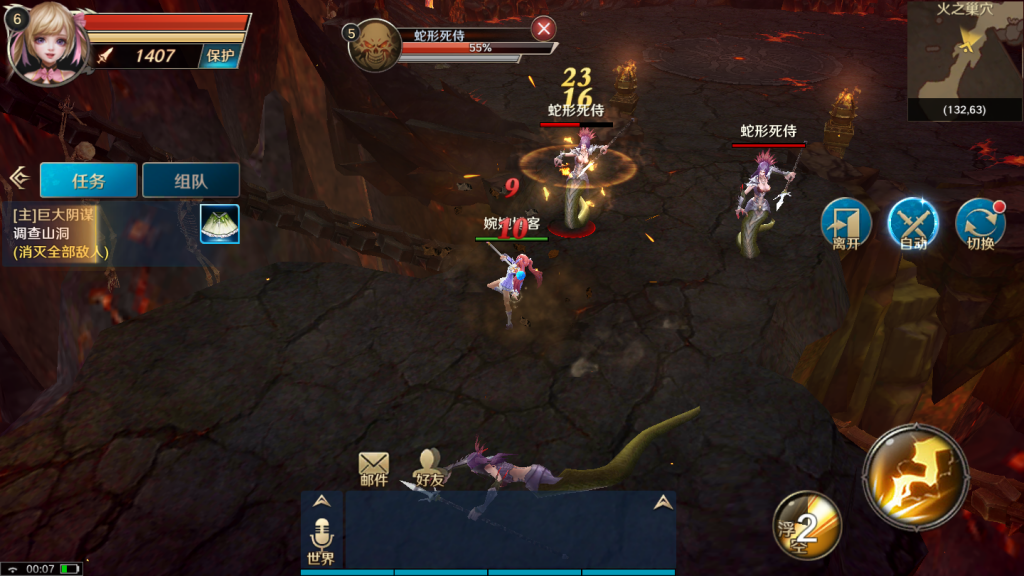This screenshot has height=576, width=1024.
Task: Toggle 自动 auto-combat
Action: (912, 224)
